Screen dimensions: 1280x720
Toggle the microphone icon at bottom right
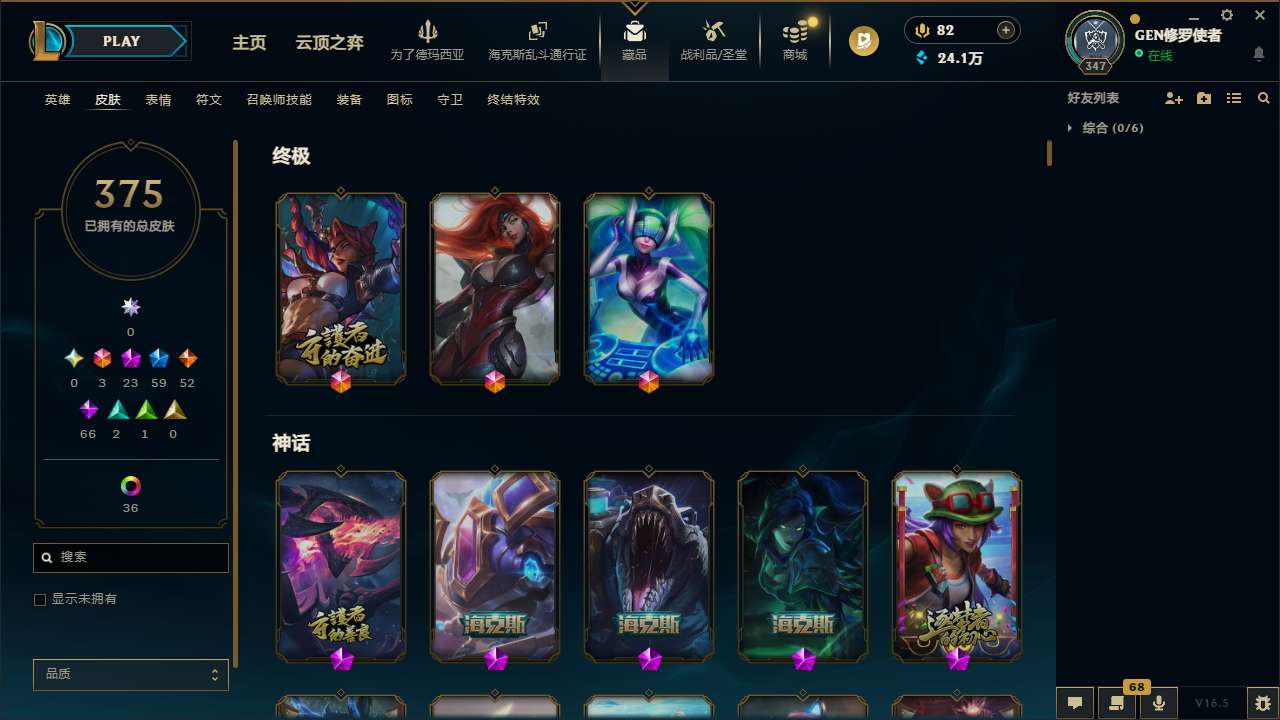click(1157, 703)
